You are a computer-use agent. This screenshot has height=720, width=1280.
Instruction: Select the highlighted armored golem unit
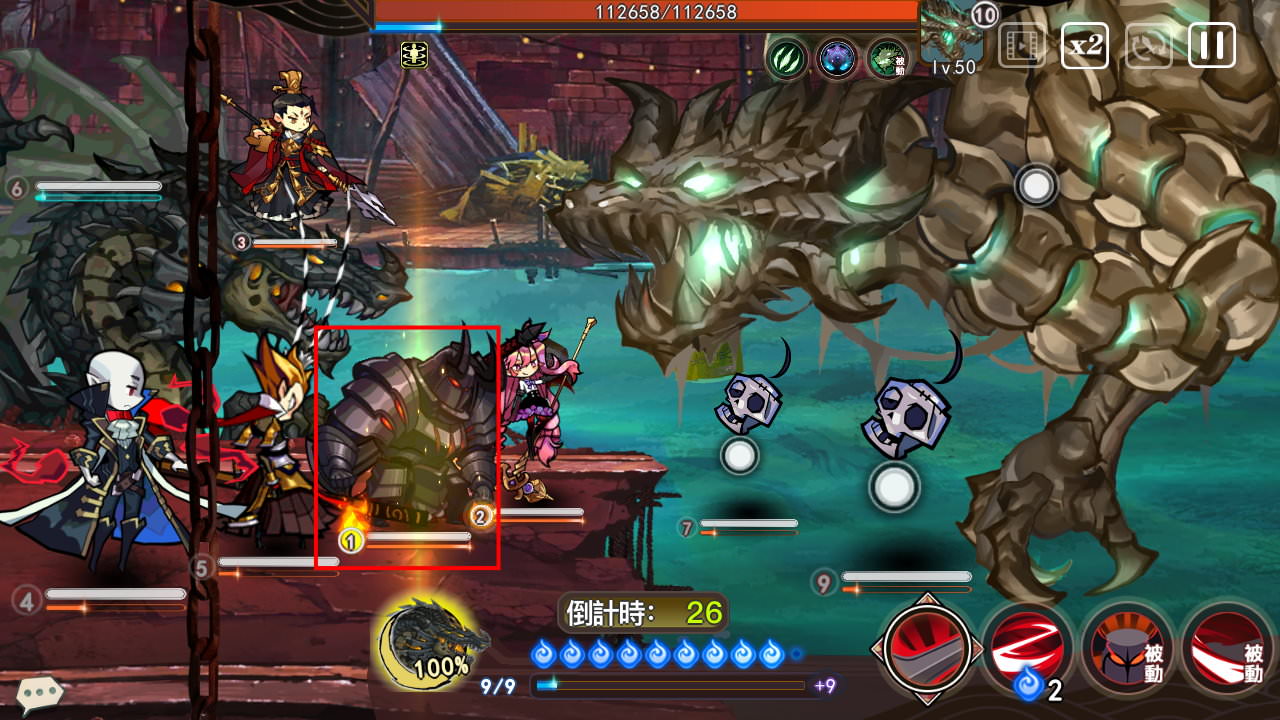tap(407, 446)
